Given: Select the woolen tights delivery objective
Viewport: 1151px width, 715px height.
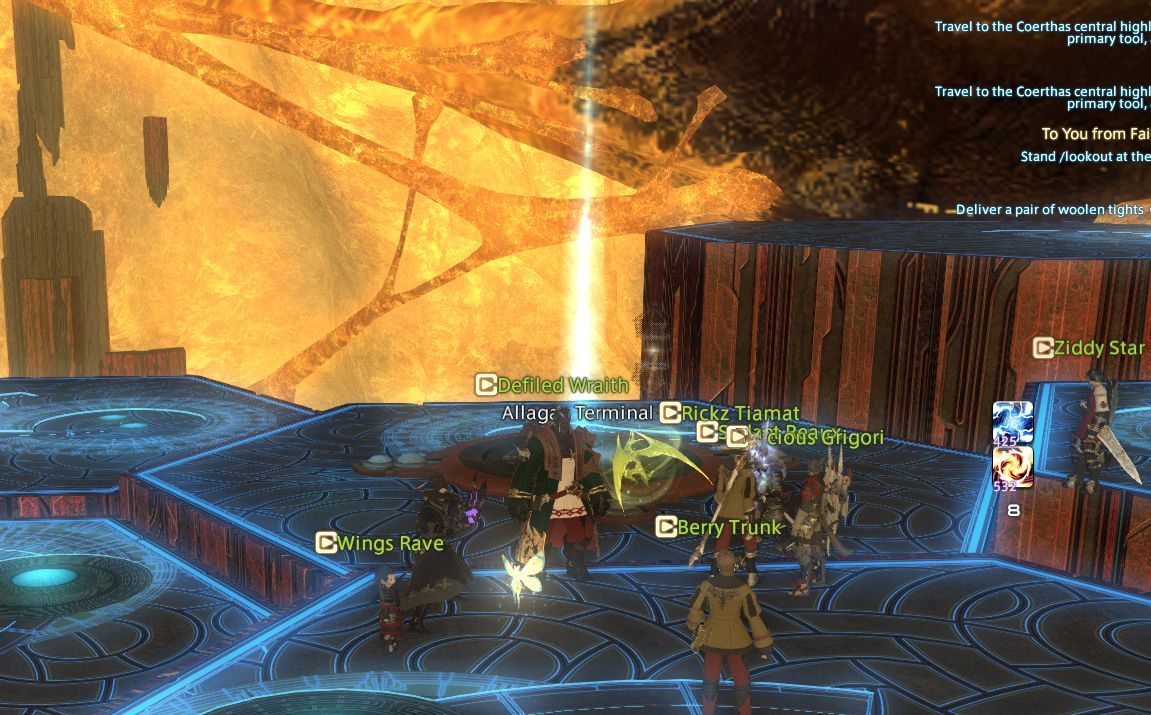Looking at the screenshot, I should click(1049, 209).
